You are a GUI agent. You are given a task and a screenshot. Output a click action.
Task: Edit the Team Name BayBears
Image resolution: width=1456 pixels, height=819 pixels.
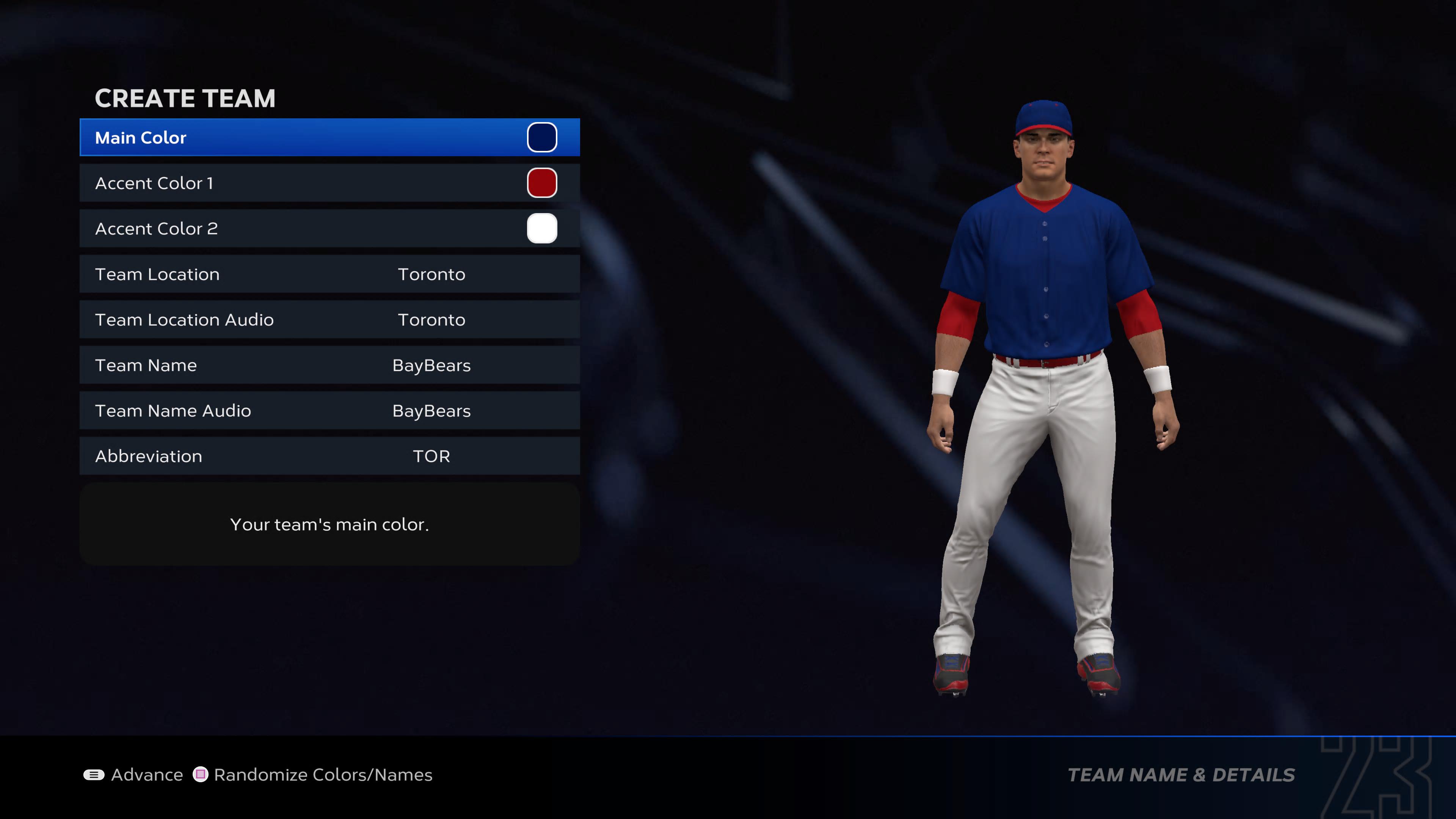click(329, 365)
